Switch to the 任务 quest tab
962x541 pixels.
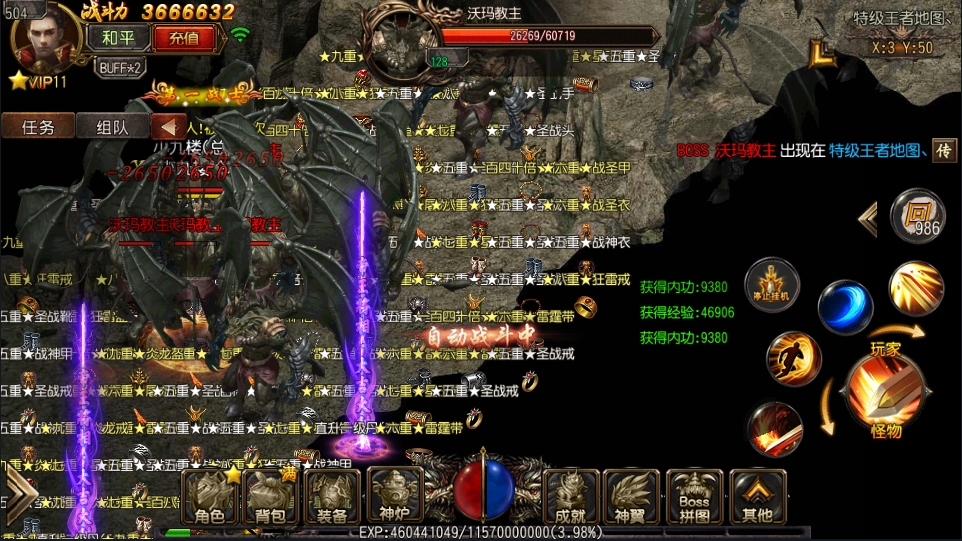(x=38, y=127)
